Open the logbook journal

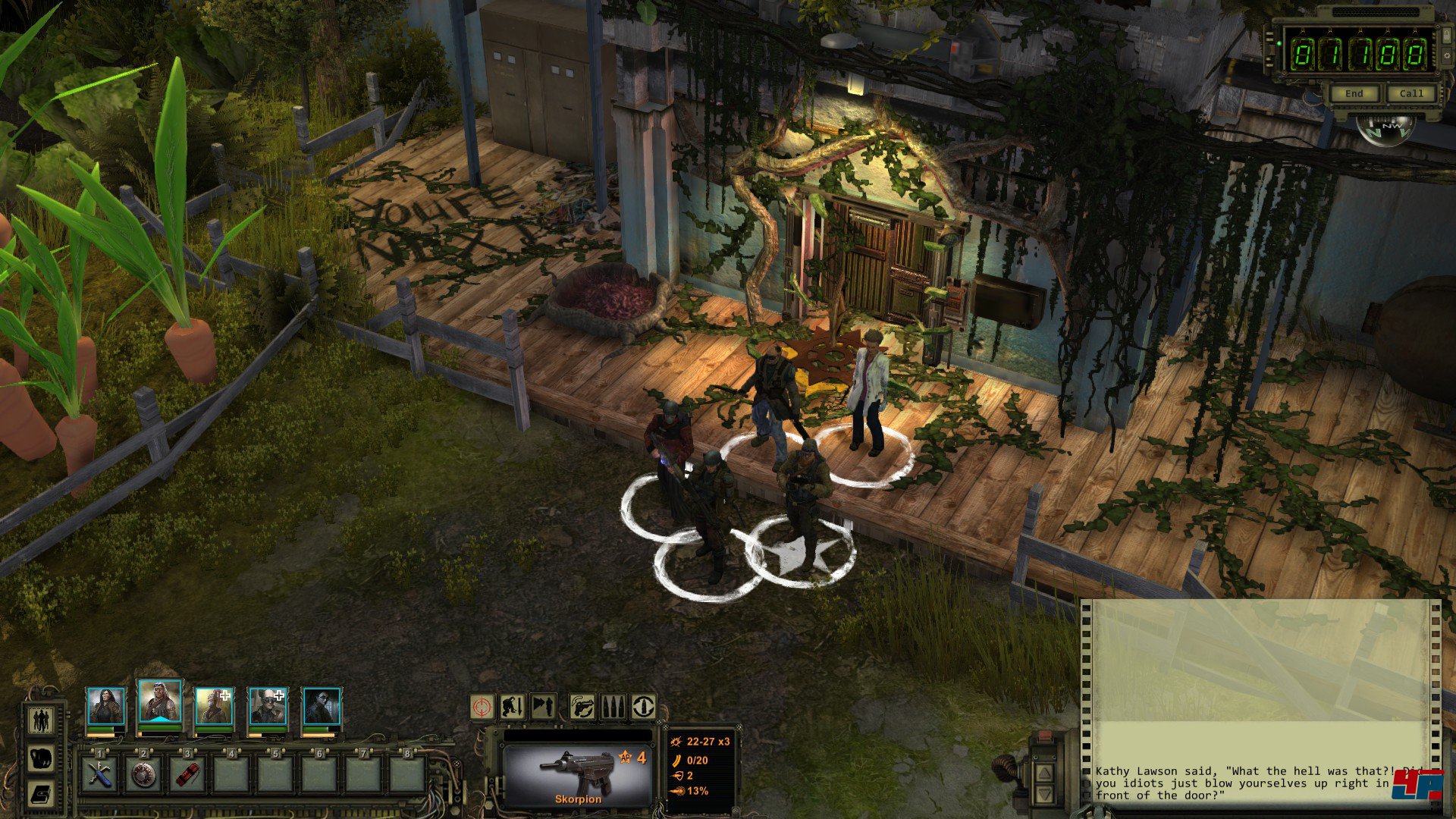coord(42,794)
